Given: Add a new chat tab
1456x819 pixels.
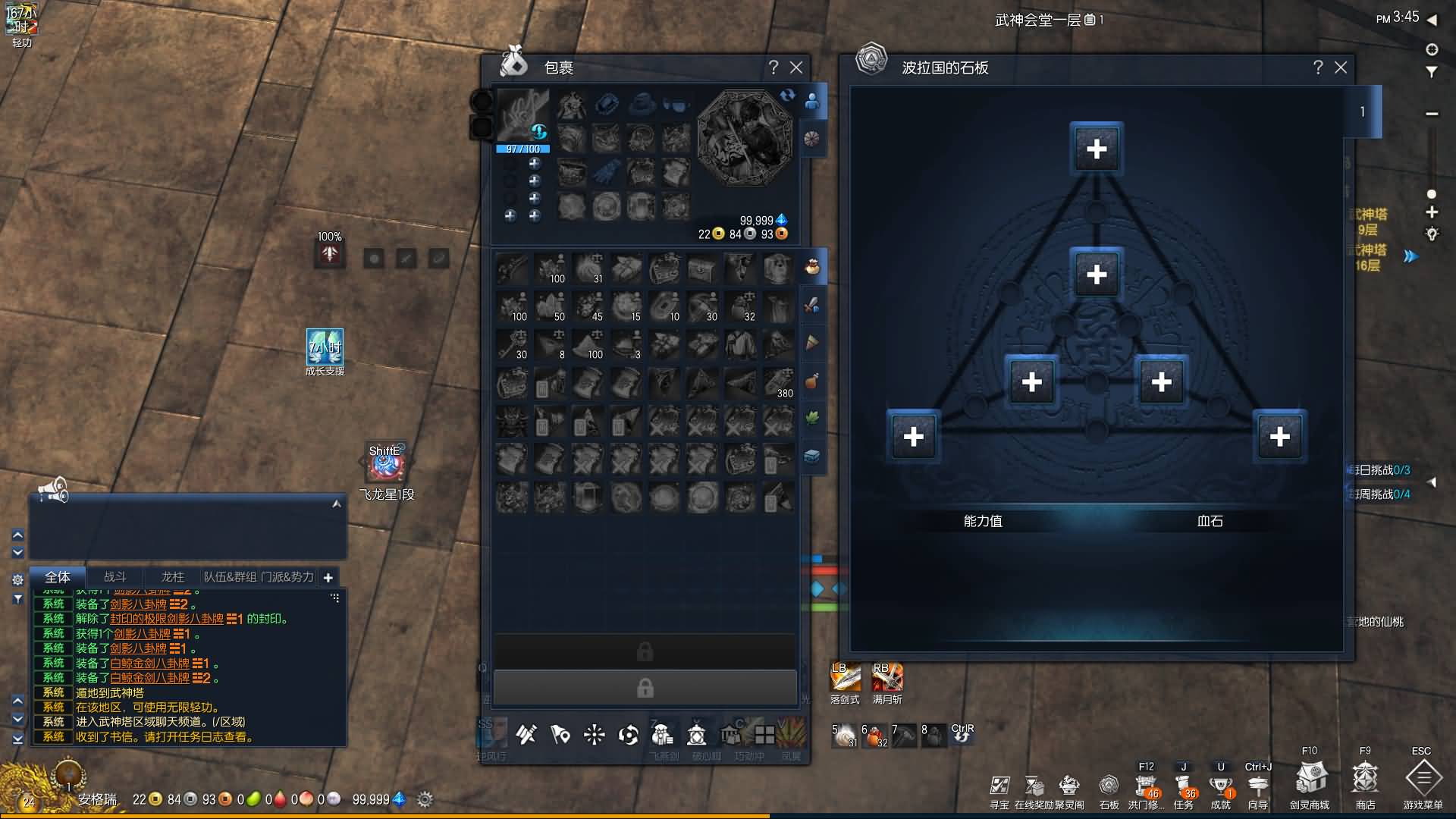Looking at the screenshot, I should point(328,578).
